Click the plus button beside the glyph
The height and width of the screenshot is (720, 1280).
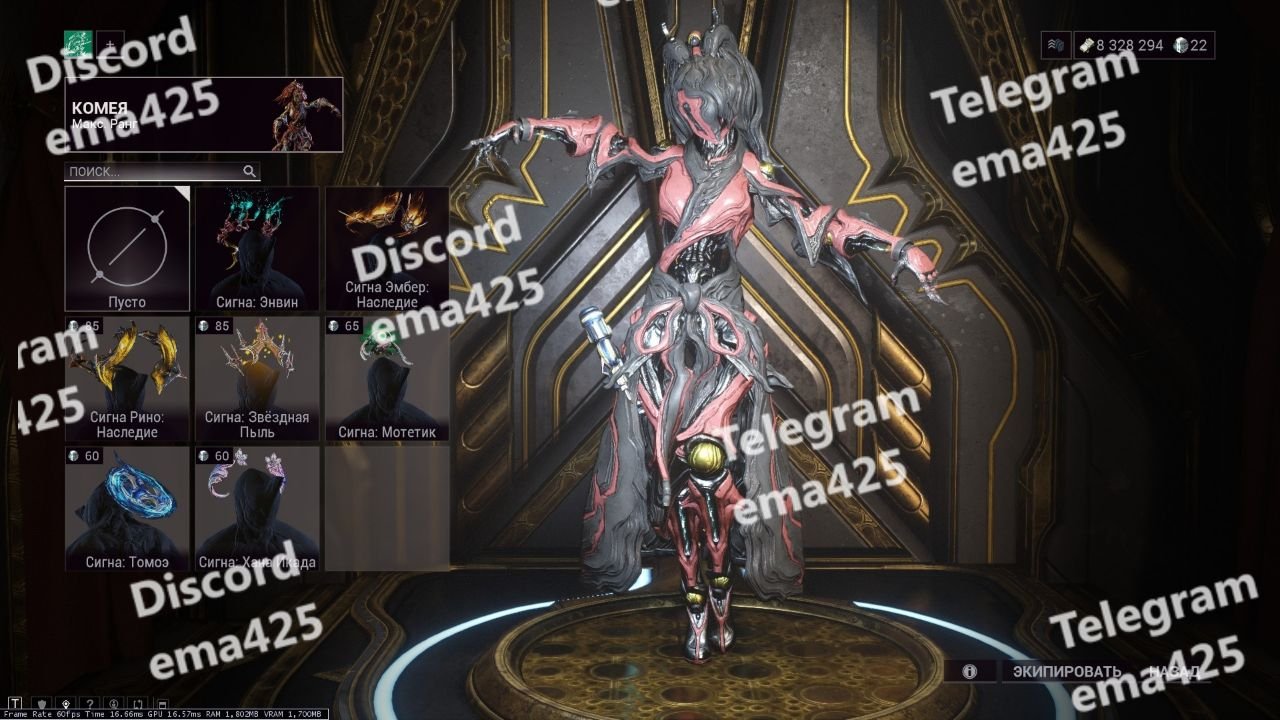tap(109, 43)
